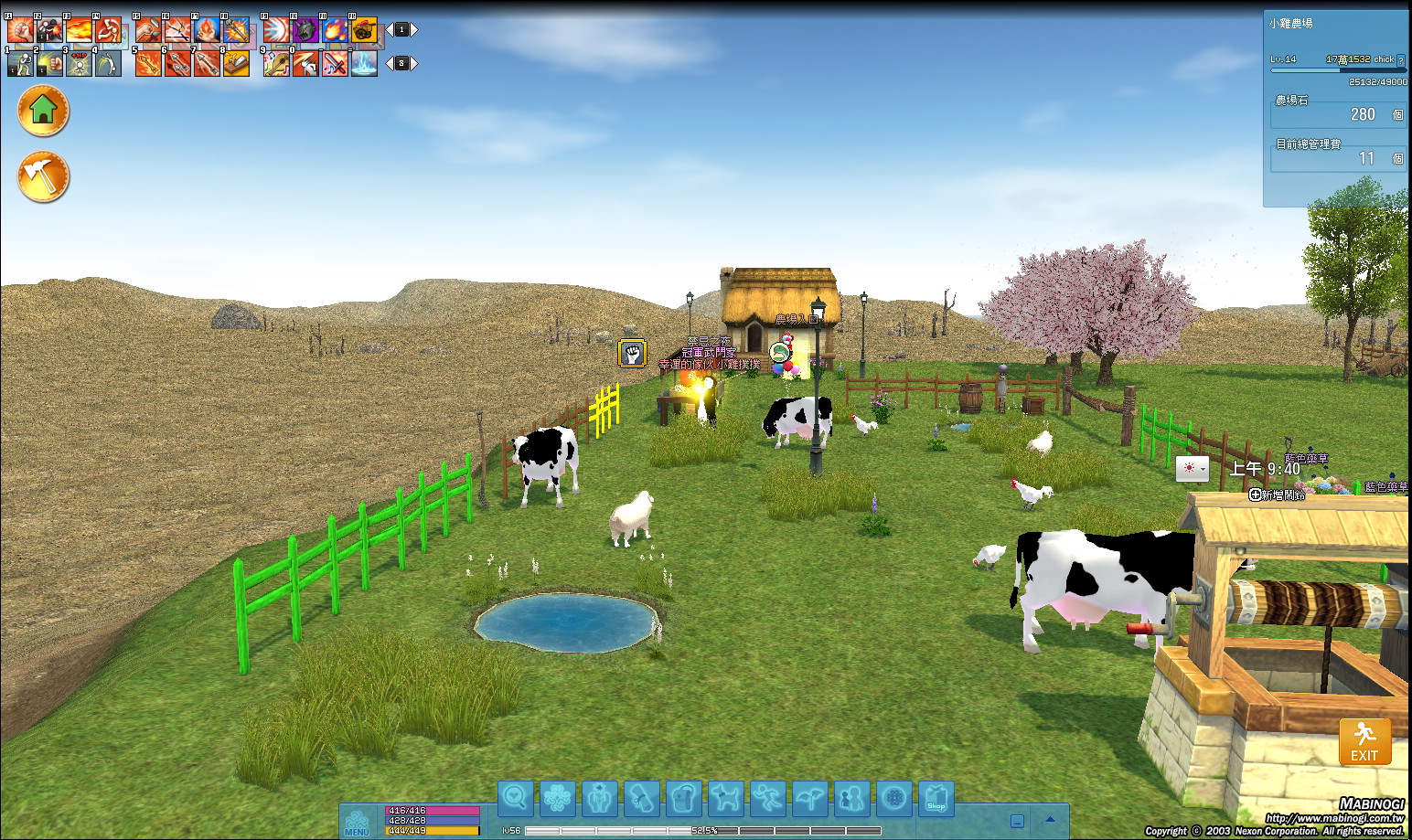Activate the handcart skill icon
Screen dimensions: 1412x840
[x=364, y=30]
